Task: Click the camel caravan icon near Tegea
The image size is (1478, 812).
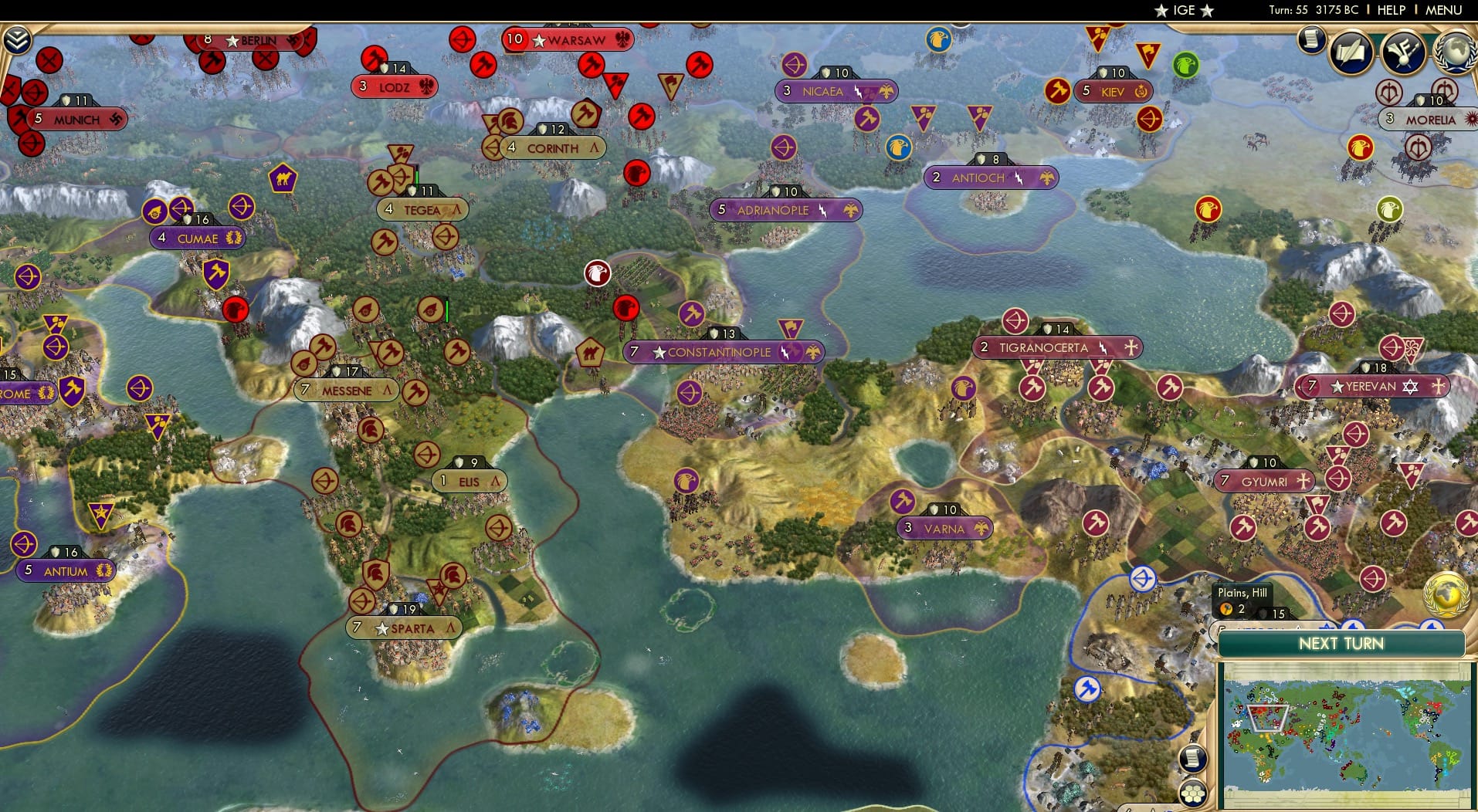Action: [x=283, y=178]
